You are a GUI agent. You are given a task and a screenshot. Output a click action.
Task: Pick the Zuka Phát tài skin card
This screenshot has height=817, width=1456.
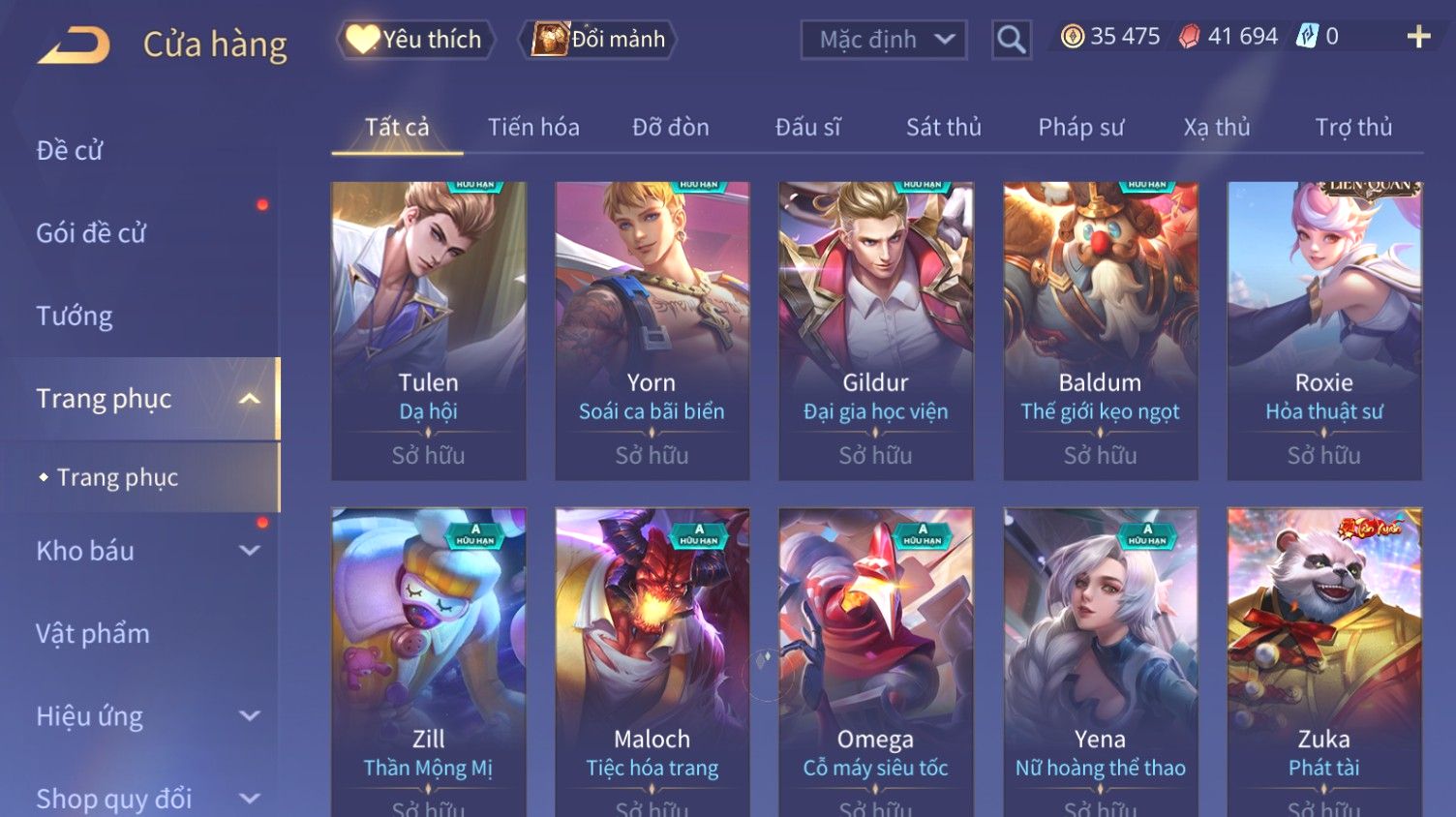coord(1323,658)
